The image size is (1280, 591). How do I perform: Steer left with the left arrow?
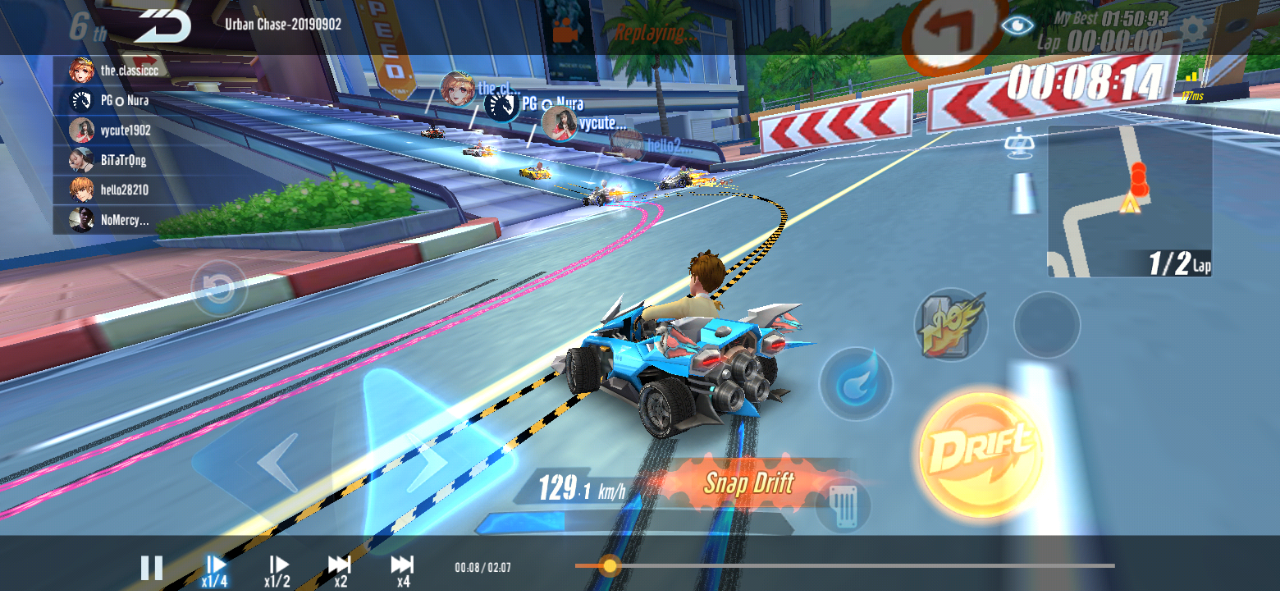click(x=273, y=462)
